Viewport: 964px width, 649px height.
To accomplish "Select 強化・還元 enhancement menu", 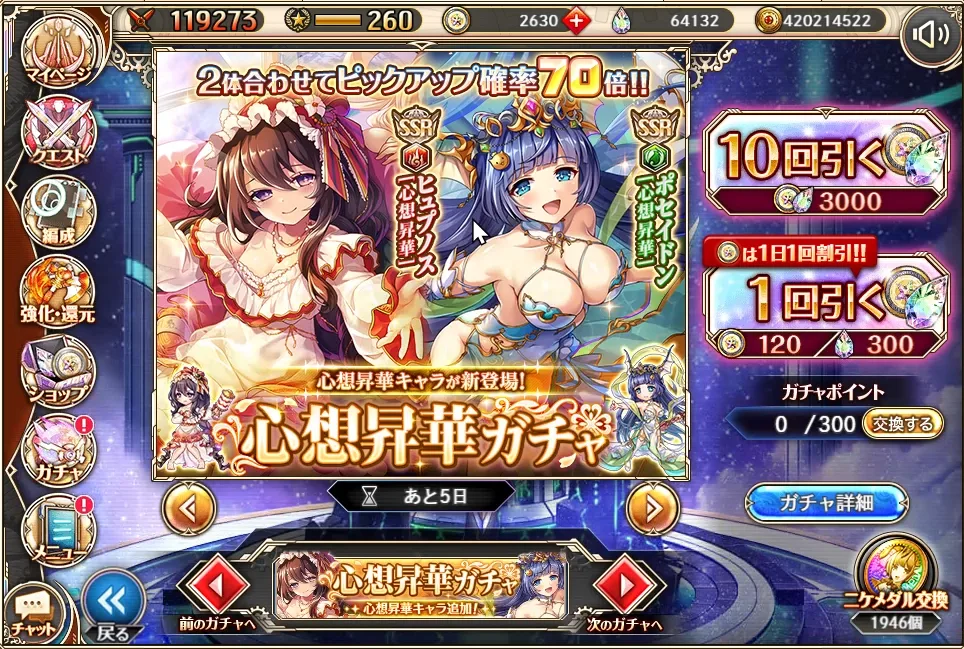I will (60, 290).
